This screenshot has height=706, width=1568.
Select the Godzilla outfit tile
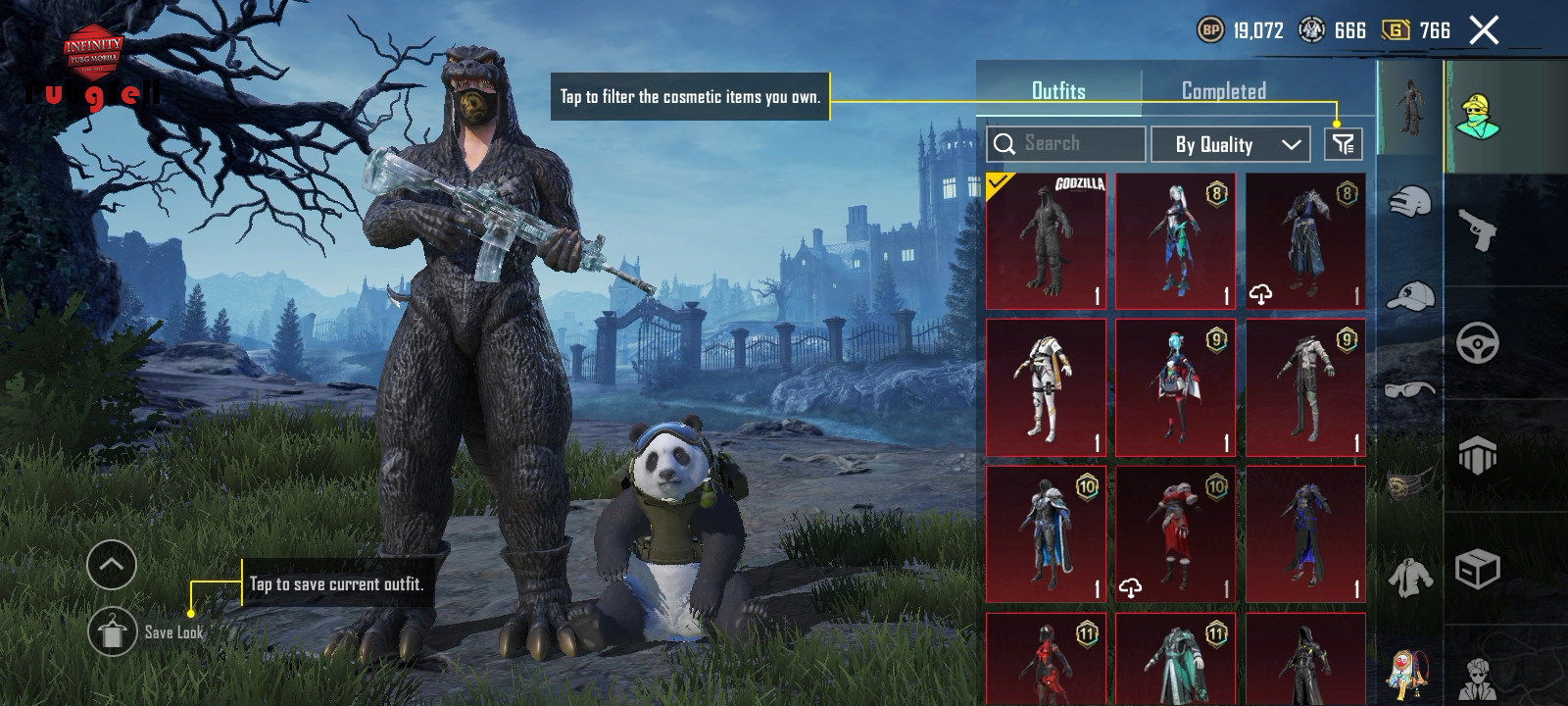point(1046,241)
